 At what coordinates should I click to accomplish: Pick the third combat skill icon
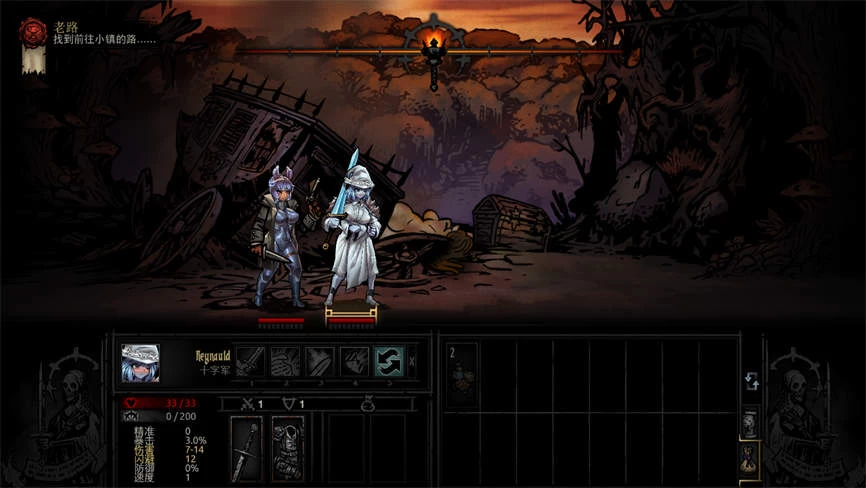320,361
